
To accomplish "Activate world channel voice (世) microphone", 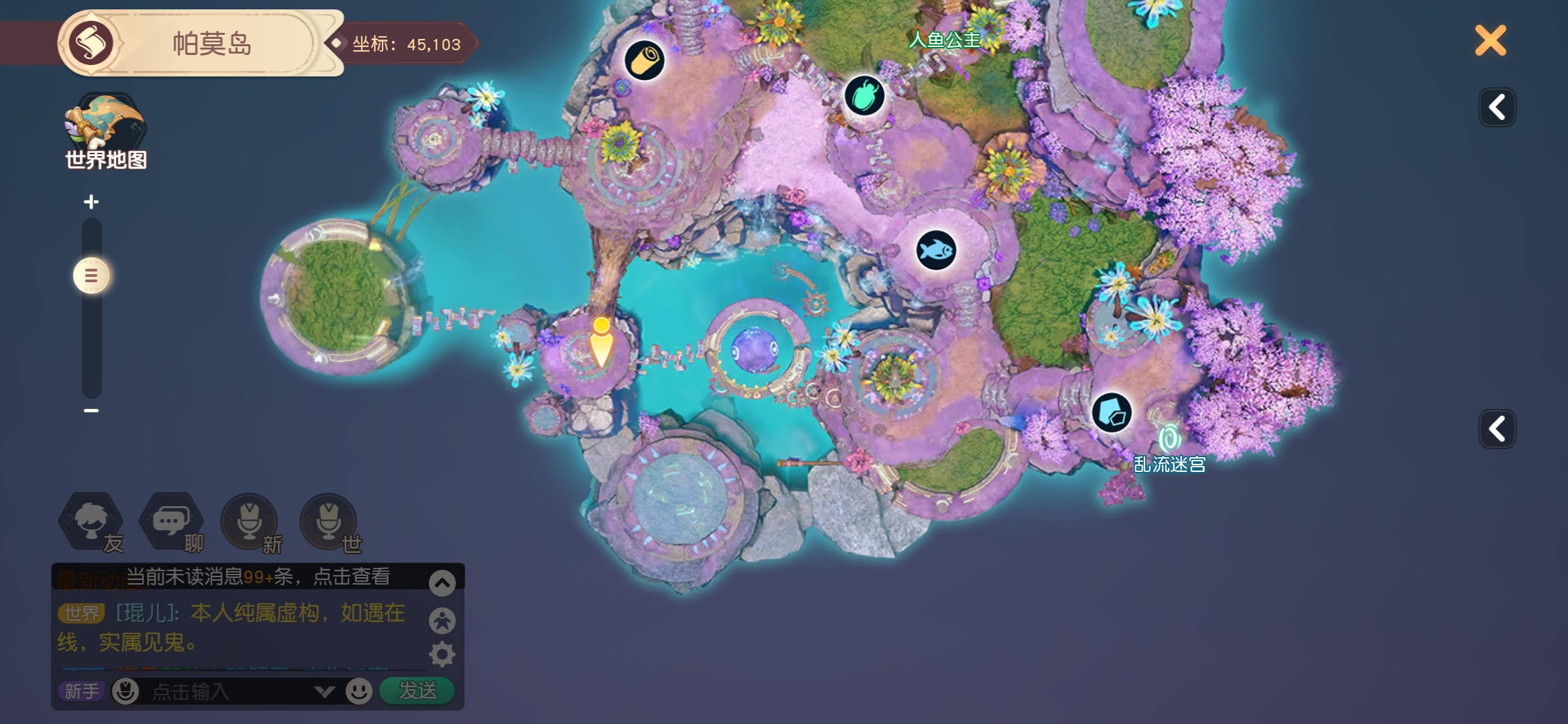I will (328, 522).
